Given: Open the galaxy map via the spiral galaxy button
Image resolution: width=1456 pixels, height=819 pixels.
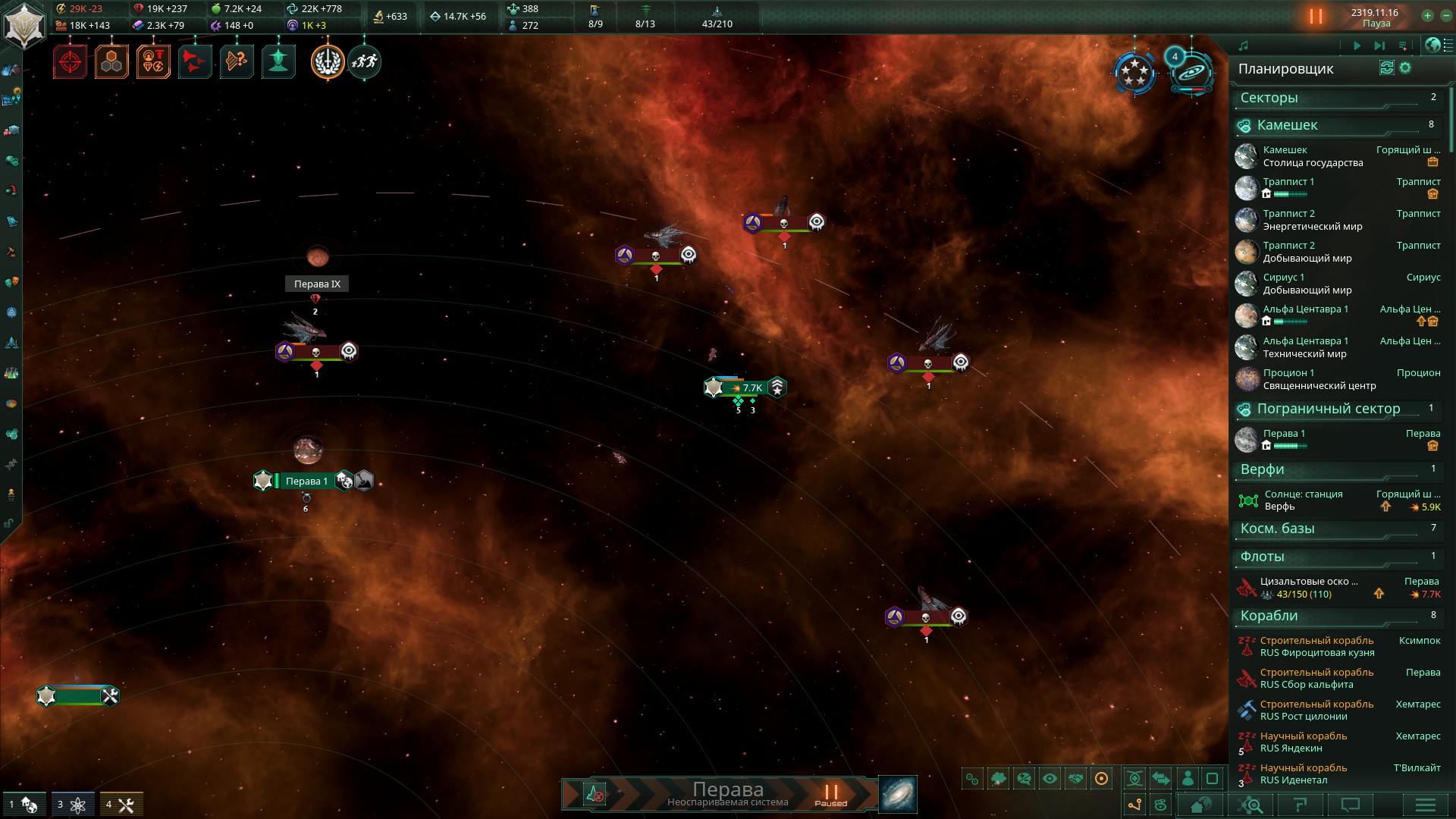Looking at the screenshot, I should [x=898, y=793].
